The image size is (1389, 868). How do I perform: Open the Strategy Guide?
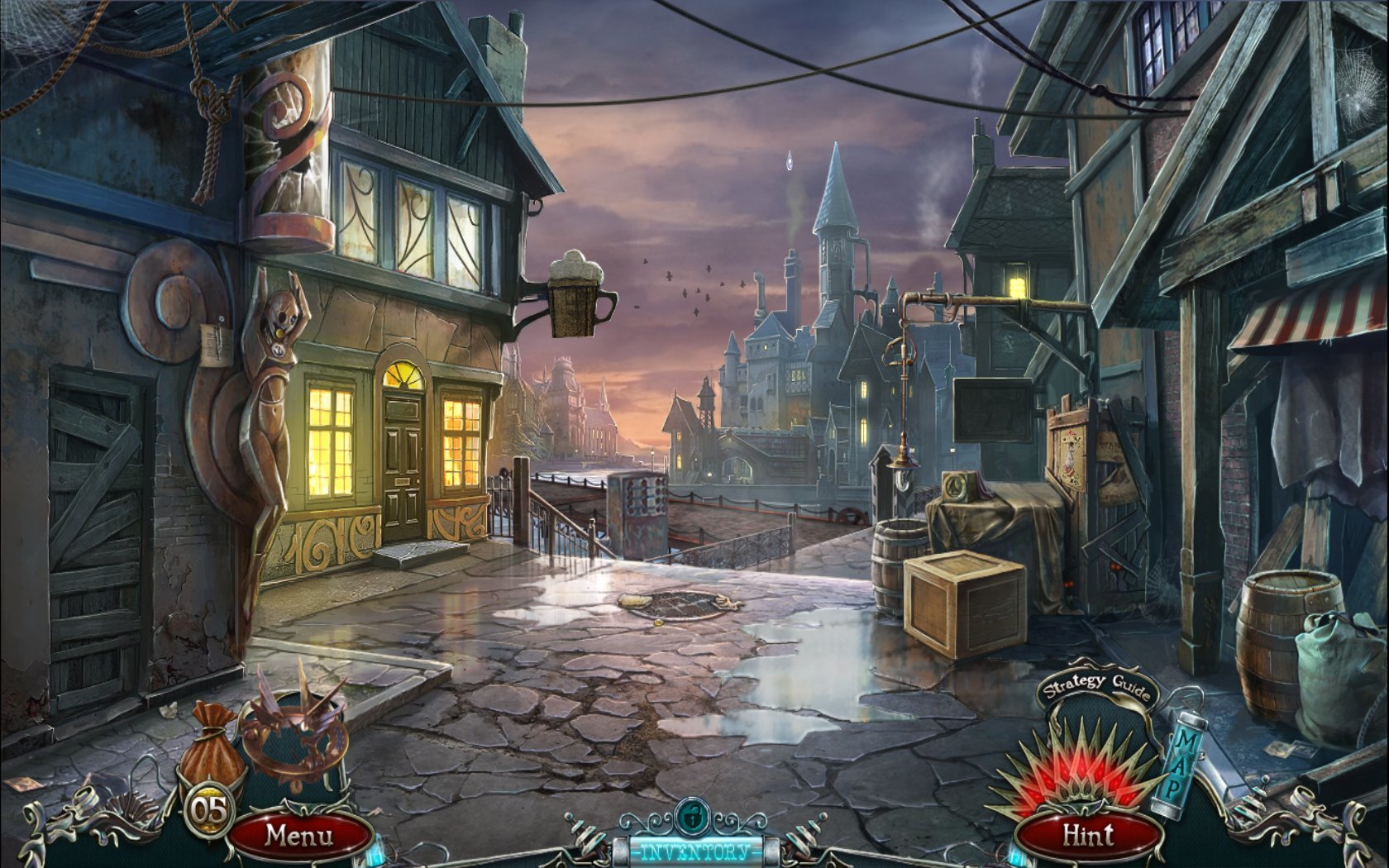pos(1095,688)
